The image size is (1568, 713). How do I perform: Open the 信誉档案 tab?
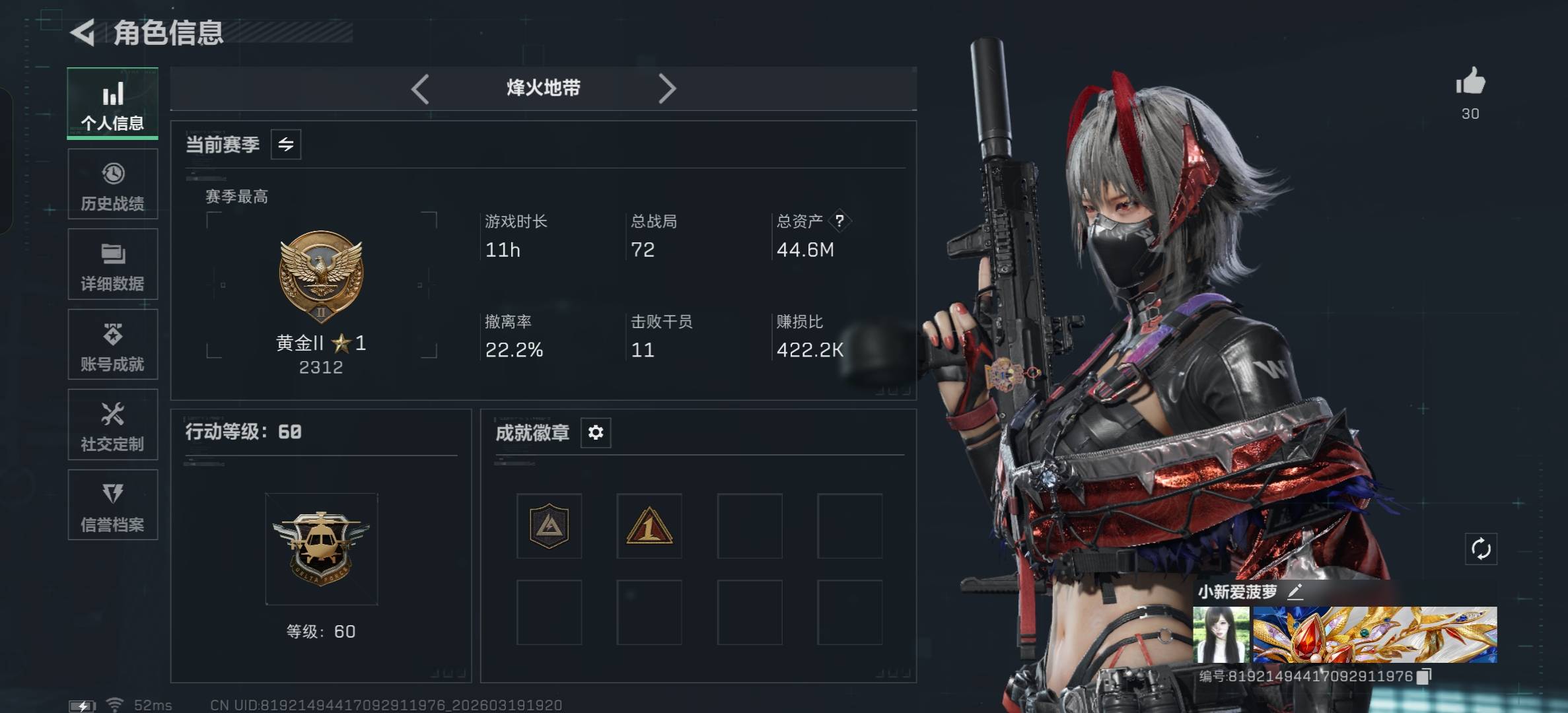point(112,505)
